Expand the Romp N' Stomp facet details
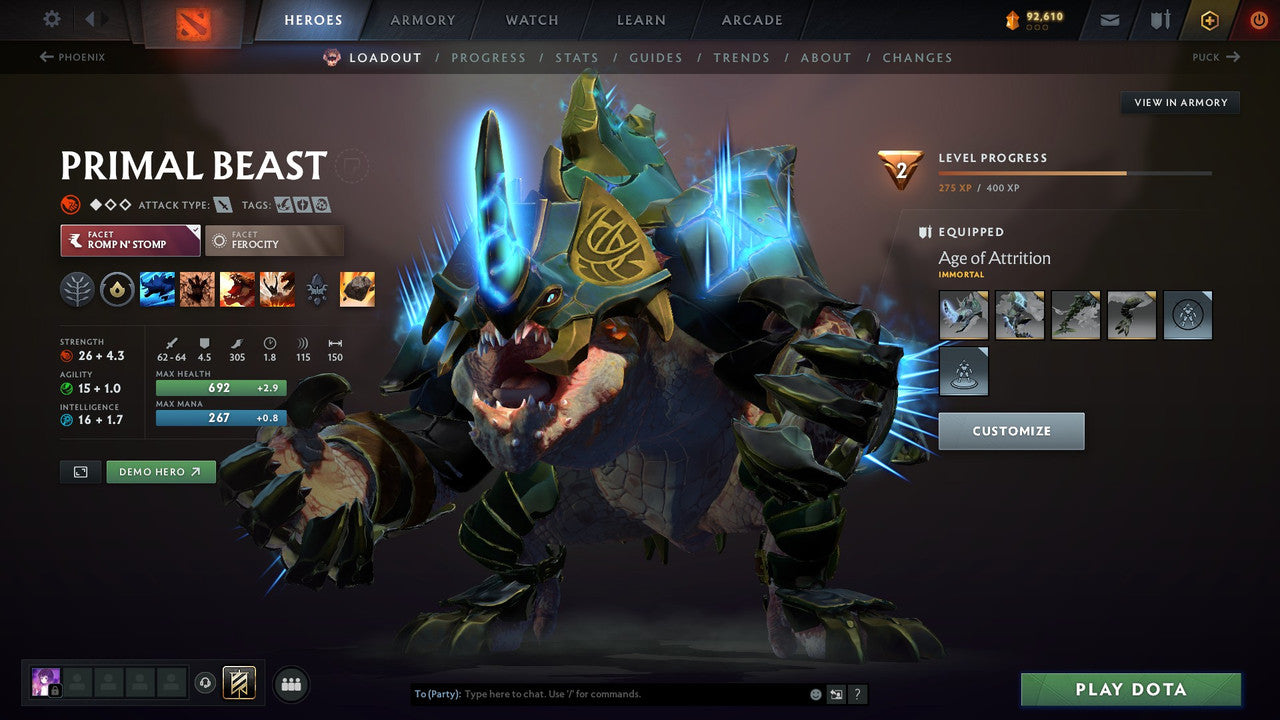The image size is (1280, 720). pyautogui.click(x=129, y=240)
